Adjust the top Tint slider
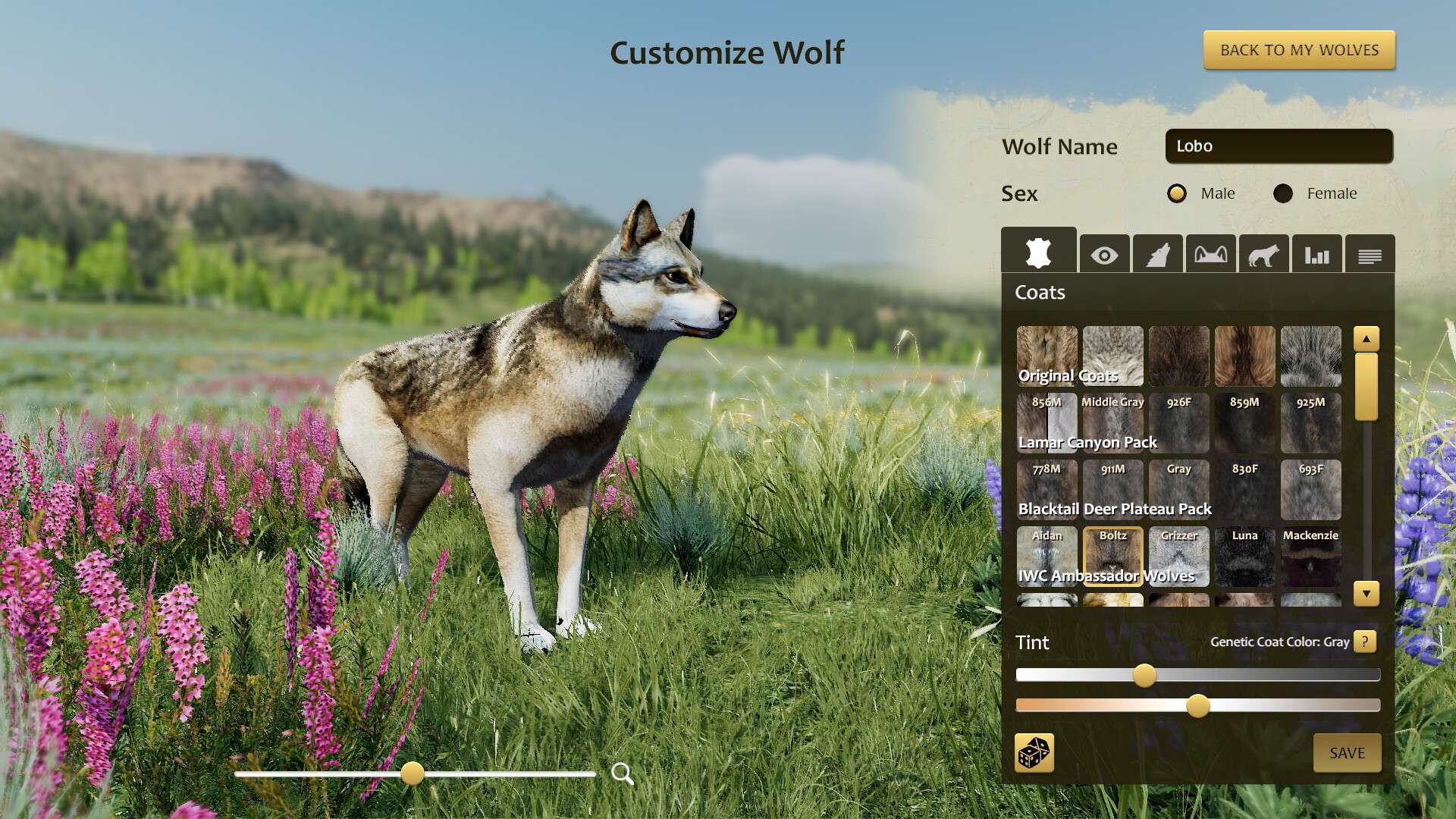 (x=1145, y=673)
